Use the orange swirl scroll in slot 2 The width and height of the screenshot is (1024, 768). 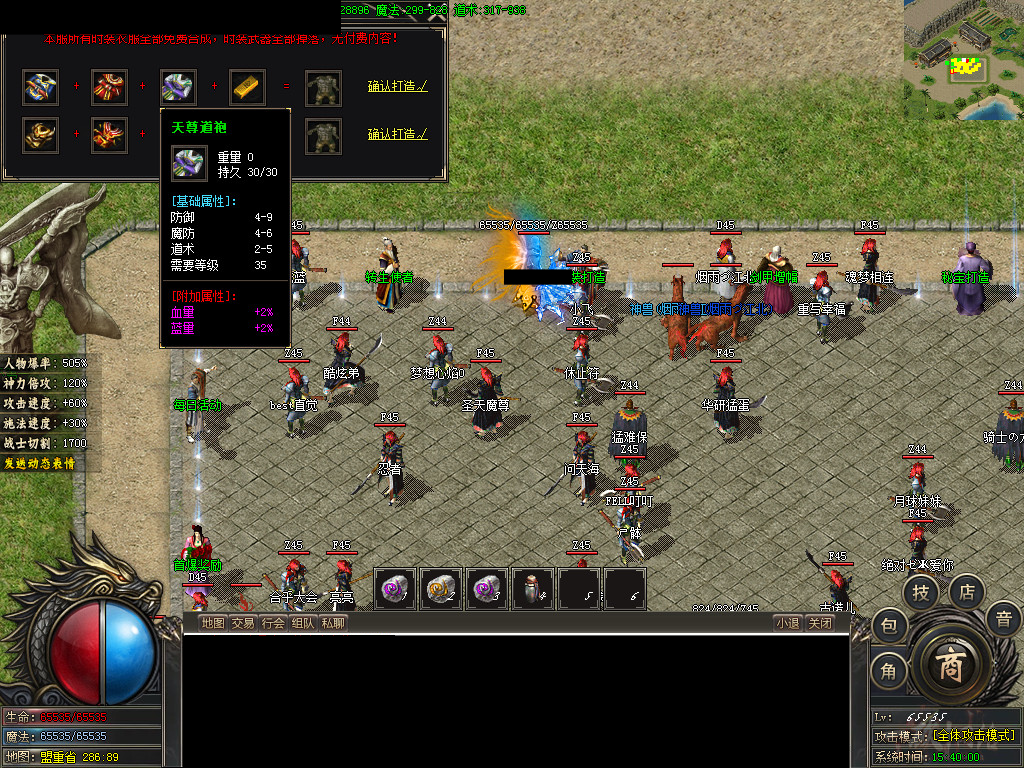coord(441,589)
